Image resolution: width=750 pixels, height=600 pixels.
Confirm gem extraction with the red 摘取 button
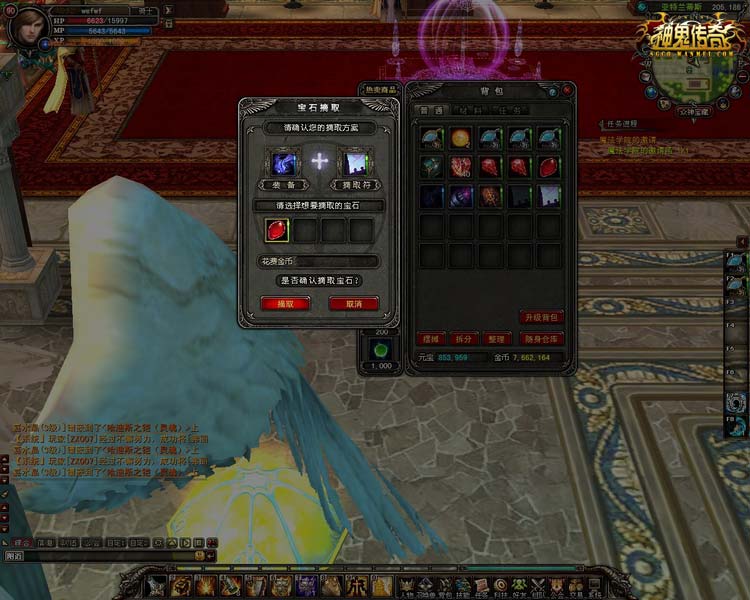(285, 303)
